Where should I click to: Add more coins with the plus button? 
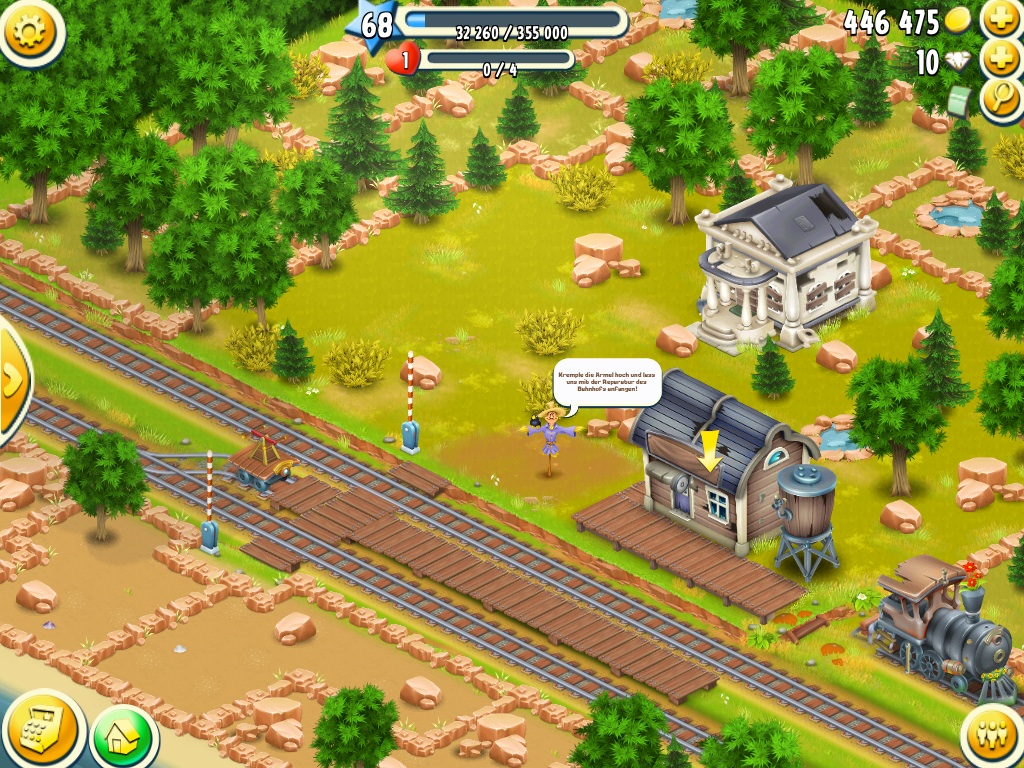tap(1001, 19)
